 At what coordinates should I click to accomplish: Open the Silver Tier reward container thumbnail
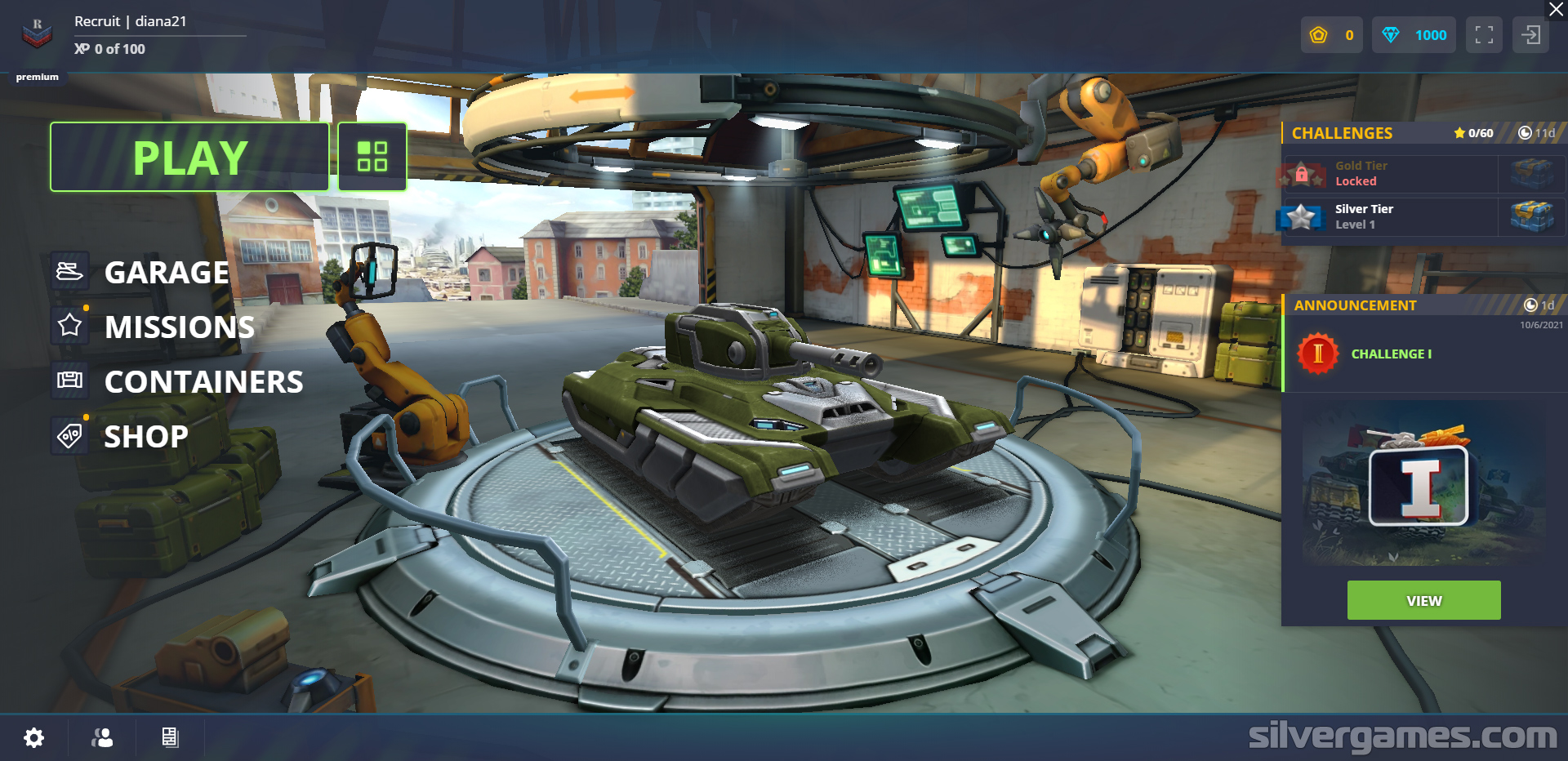click(x=1533, y=216)
